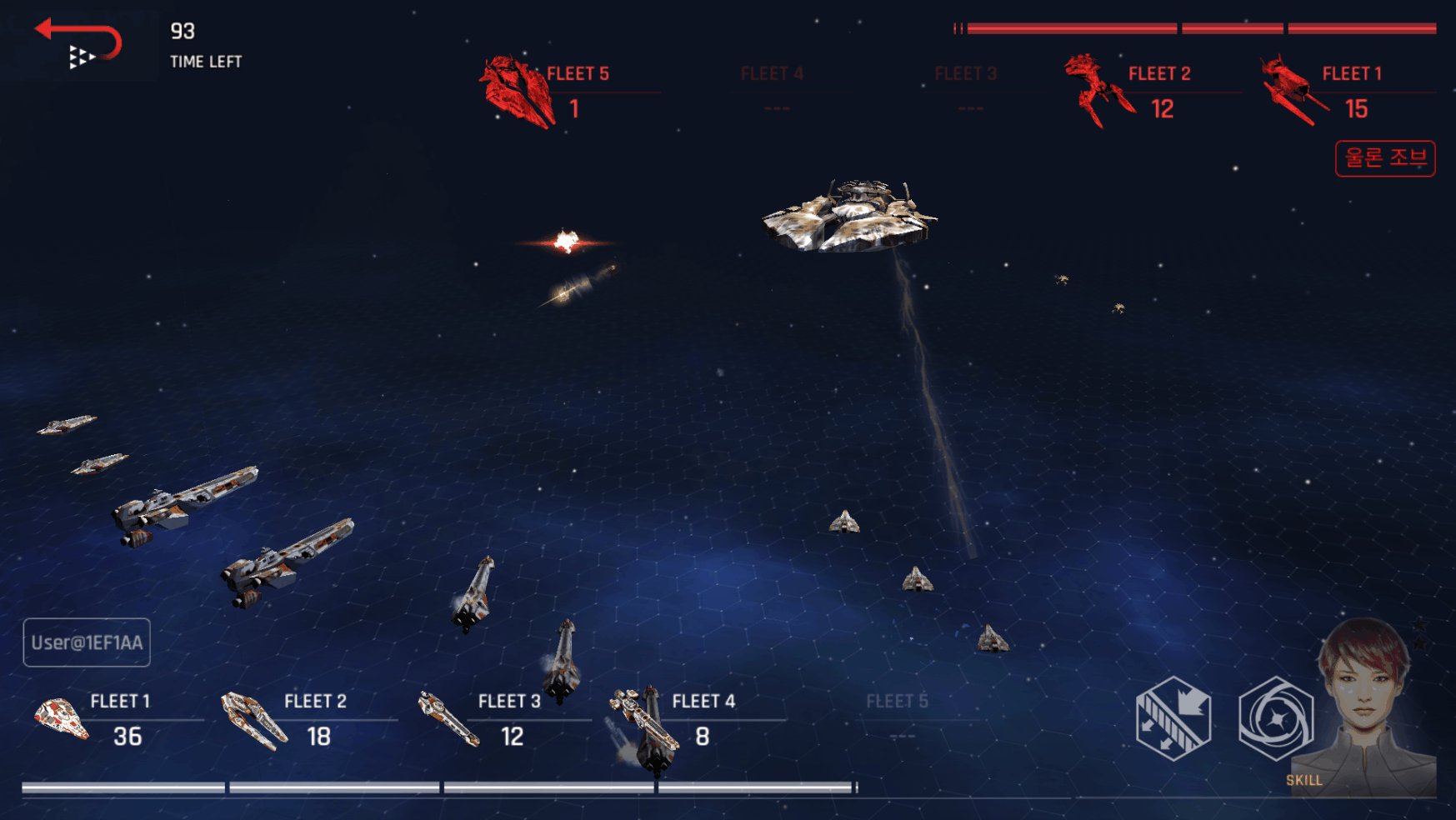Choose player Fleet 3 with 12 ships
The image size is (1456, 820).
pyautogui.click(x=503, y=719)
